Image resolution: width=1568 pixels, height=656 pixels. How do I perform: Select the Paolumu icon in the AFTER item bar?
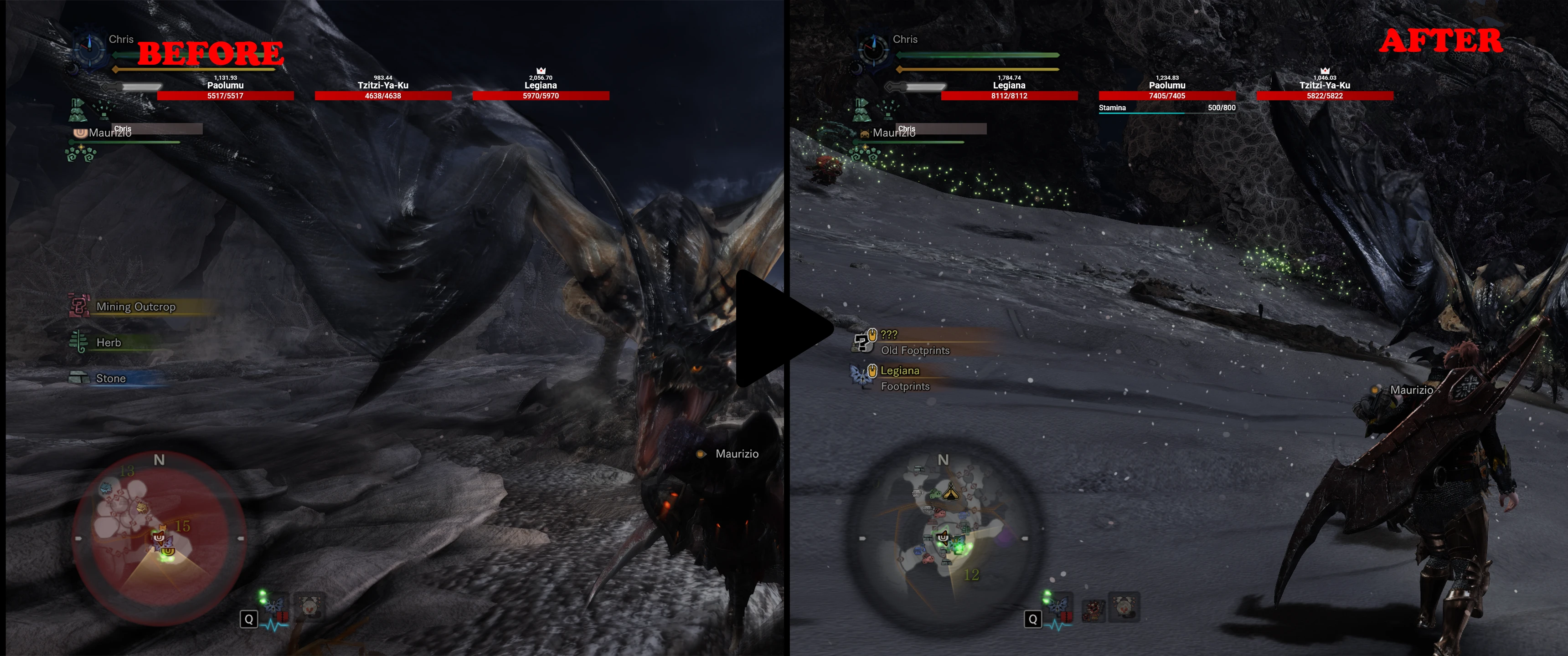tap(1124, 607)
